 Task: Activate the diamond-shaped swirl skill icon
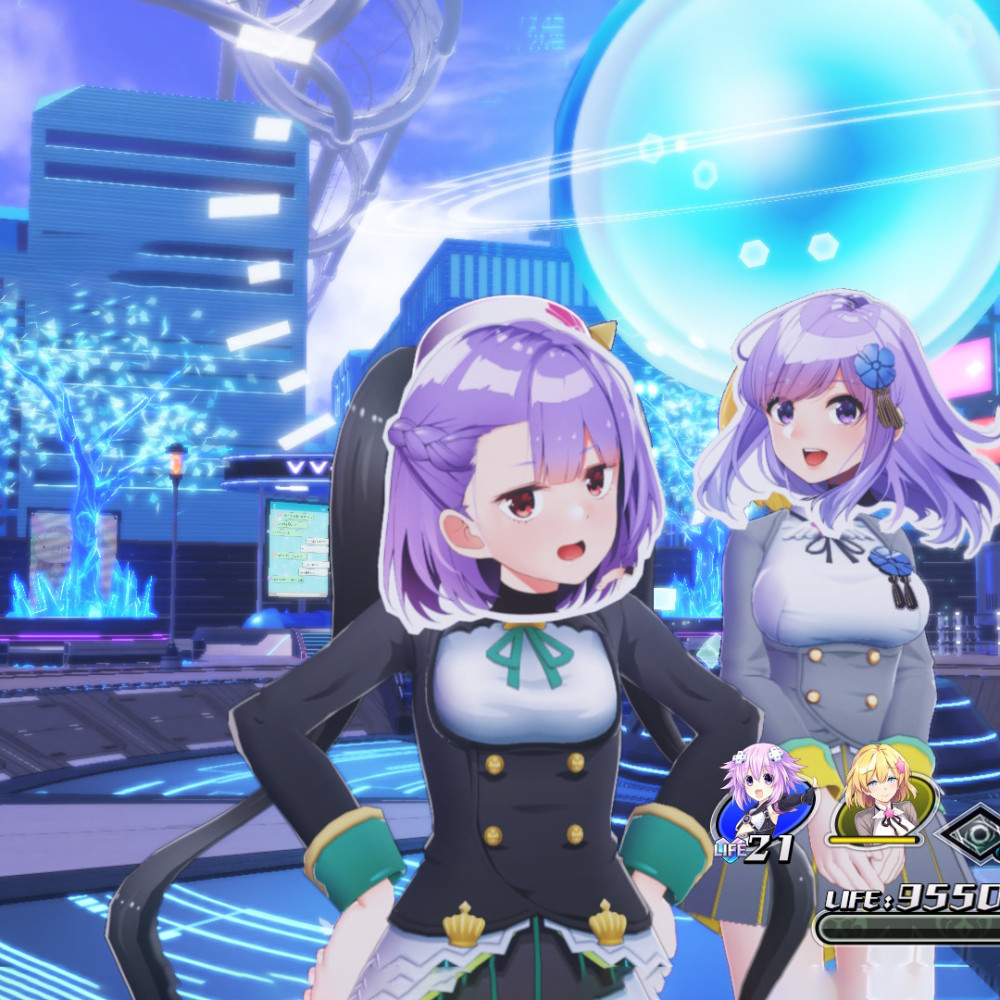pos(975,832)
